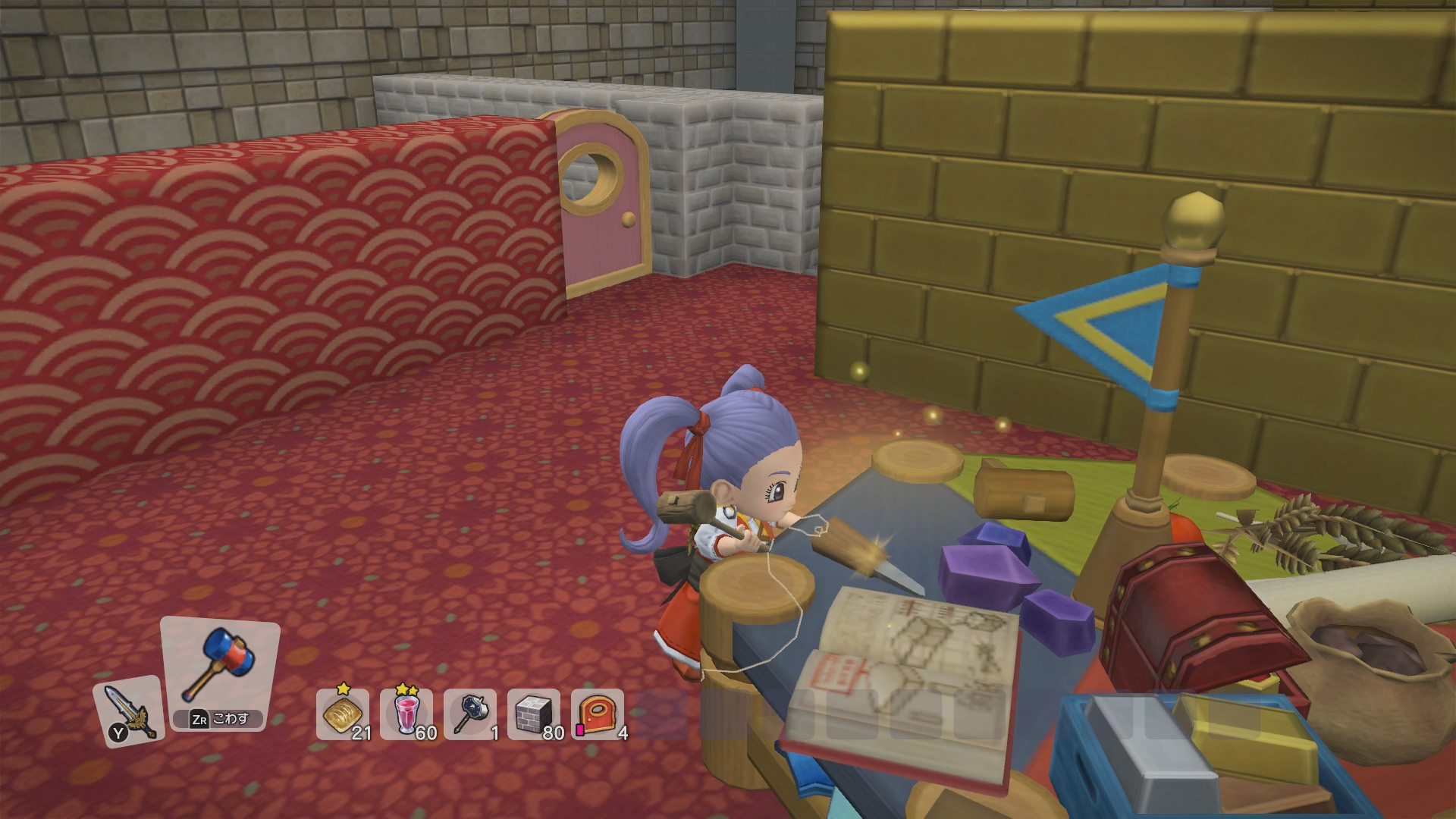Screen dimensions: 1456x819
Task: Choose the stone brick block stack
Action: coord(534,714)
